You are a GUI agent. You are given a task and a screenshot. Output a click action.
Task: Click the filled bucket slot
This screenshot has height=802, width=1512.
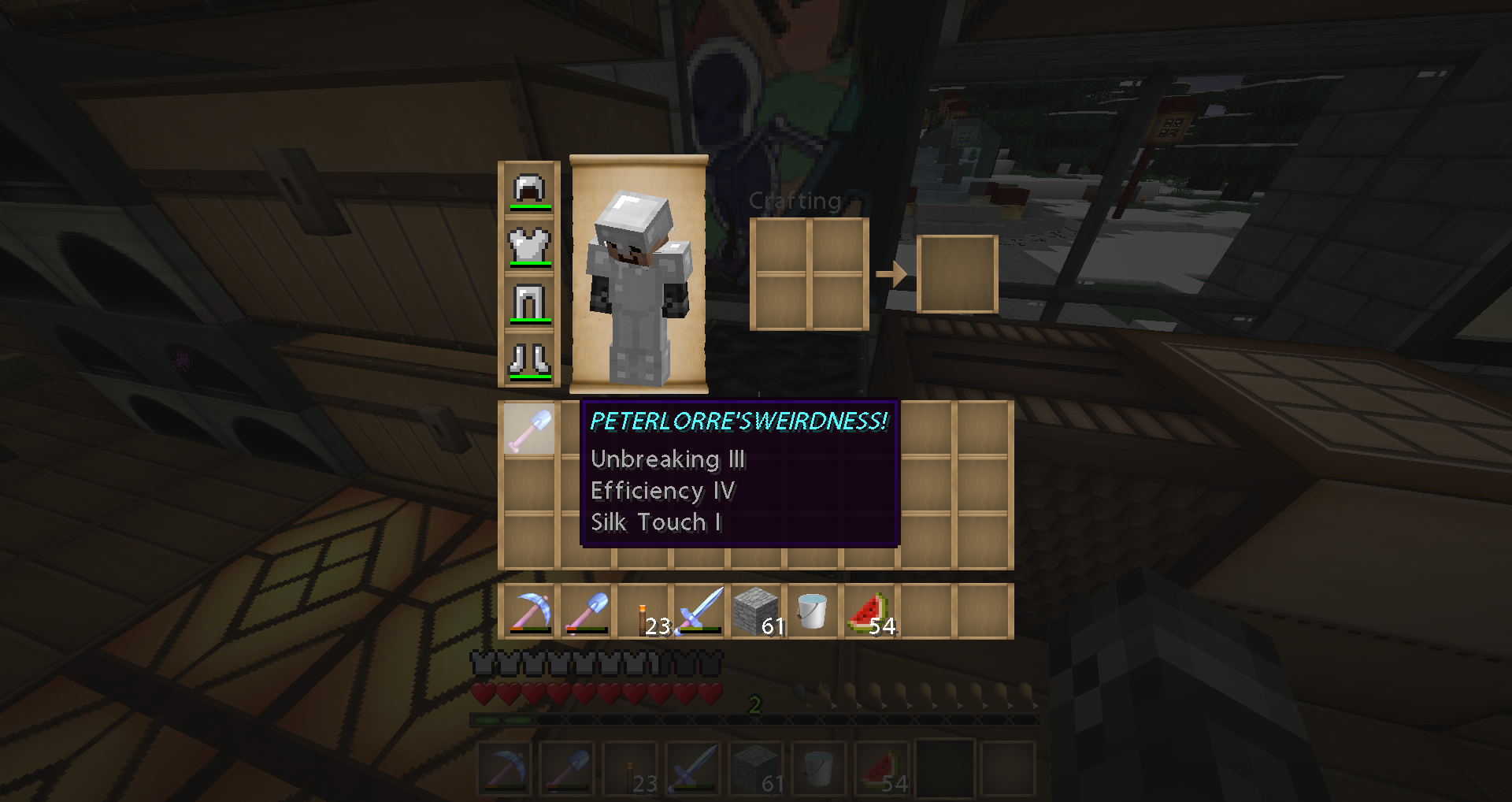pyautogui.click(x=813, y=612)
